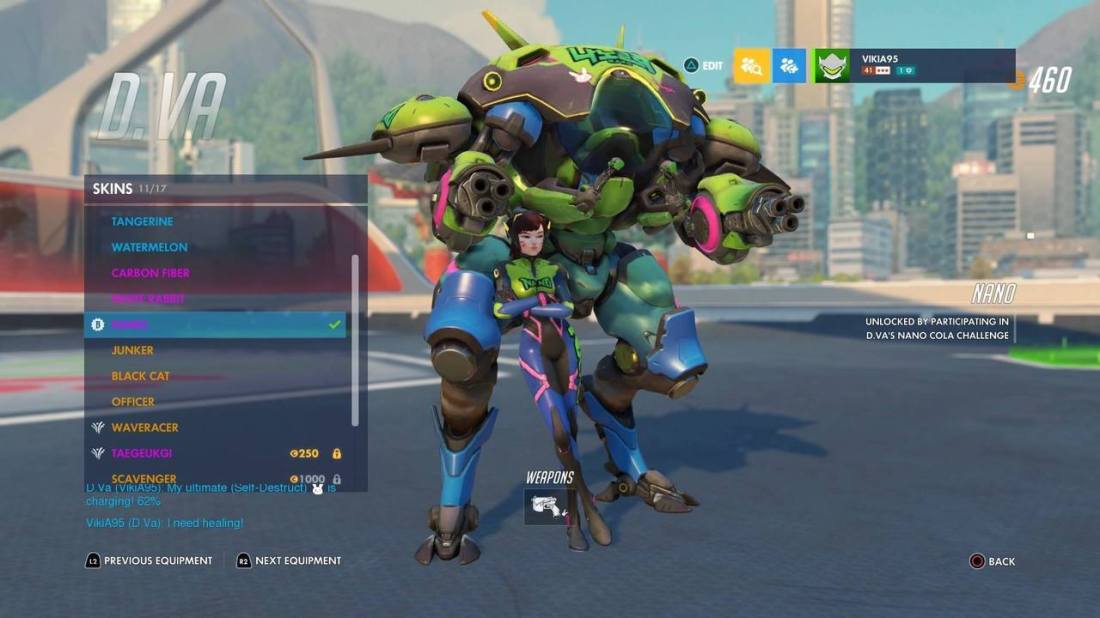This screenshot has width=1100, height=618.
Task: Click Previous Equipment label
Action: click(157, 561)
